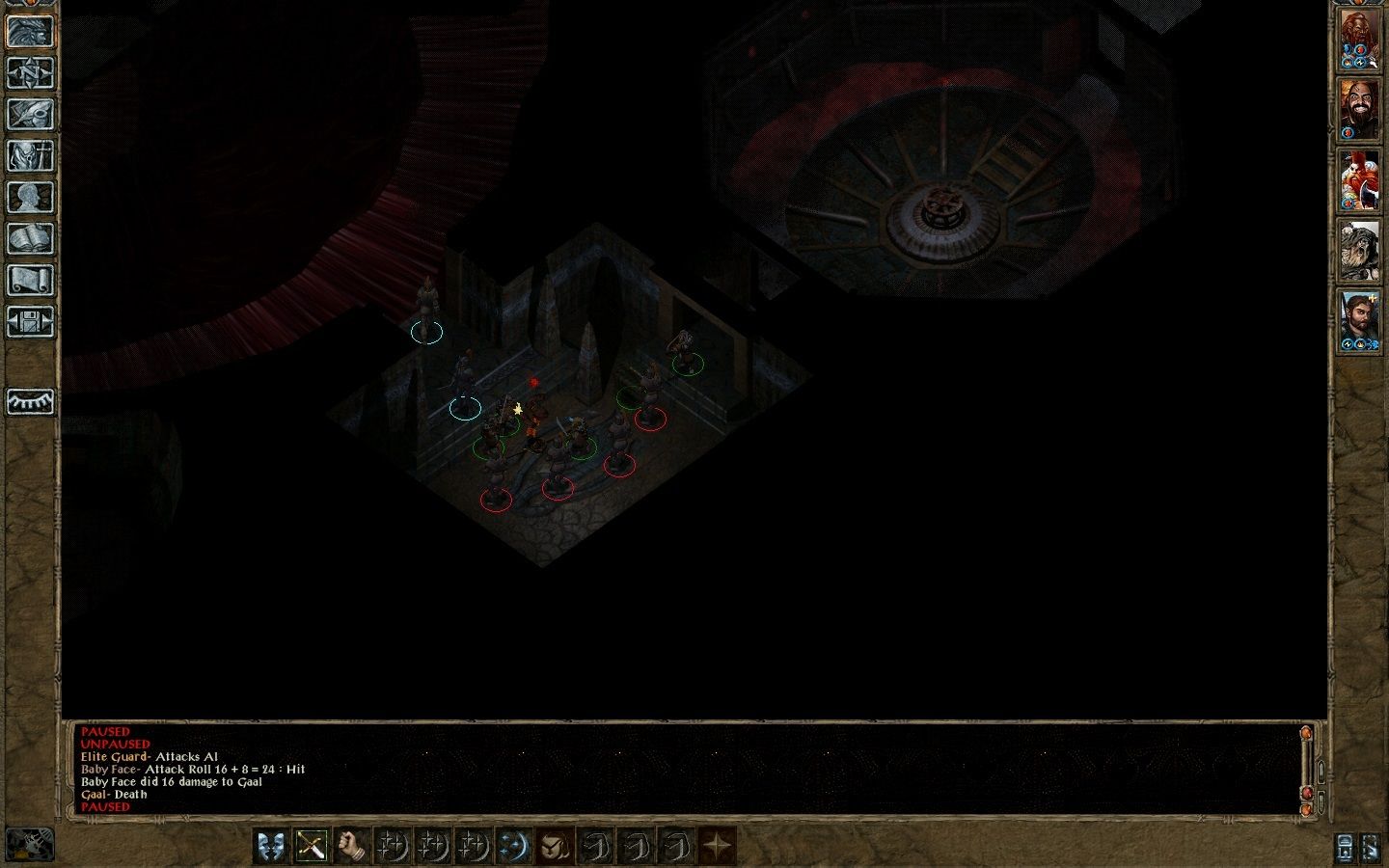Activate the blue star-and-crescent ability button
Screen dimensions: 1389x868
(x=514, y=847)
